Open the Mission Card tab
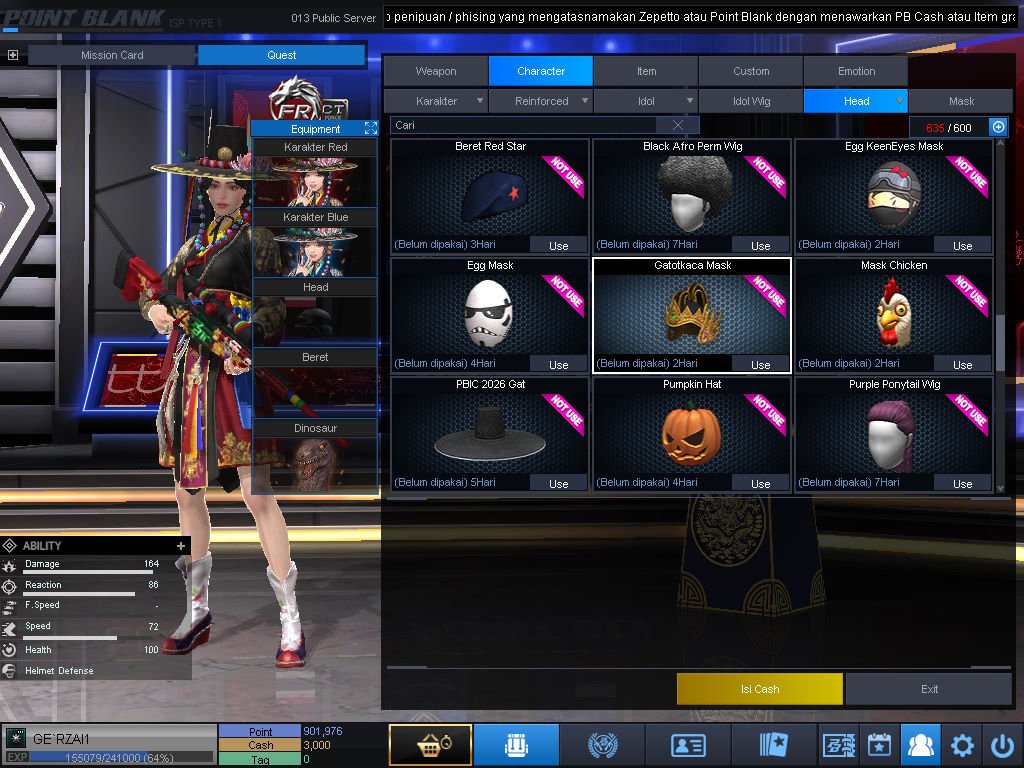Screen dimensions: 1024x768 point(112,55)
